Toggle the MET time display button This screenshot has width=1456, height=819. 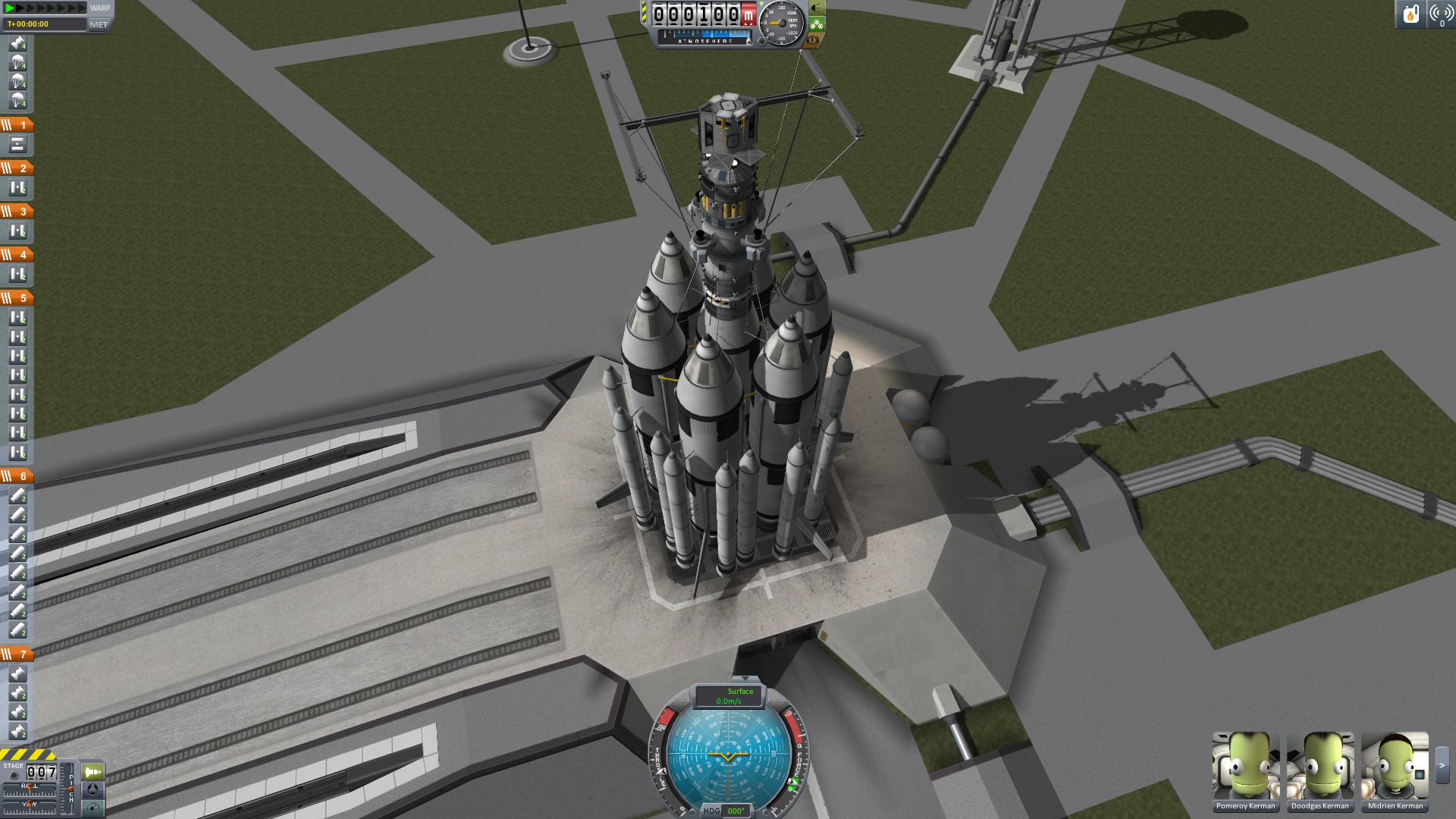click(99, 24)
